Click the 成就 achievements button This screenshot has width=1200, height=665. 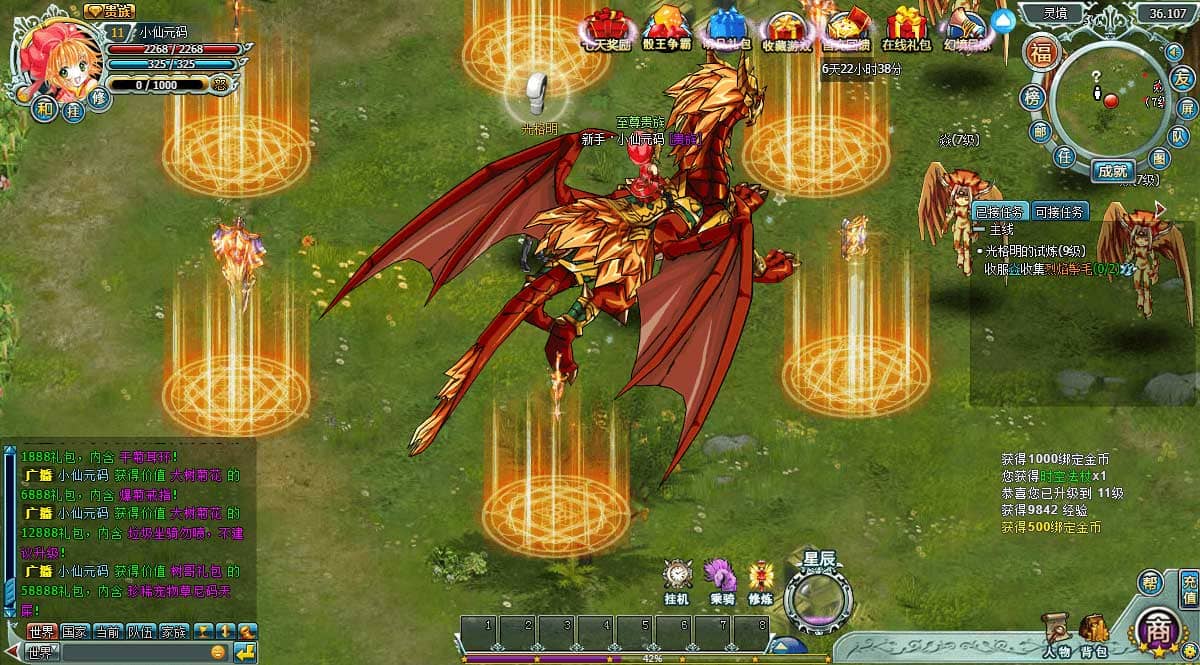pyautogui.click(x=1111, y=170)
